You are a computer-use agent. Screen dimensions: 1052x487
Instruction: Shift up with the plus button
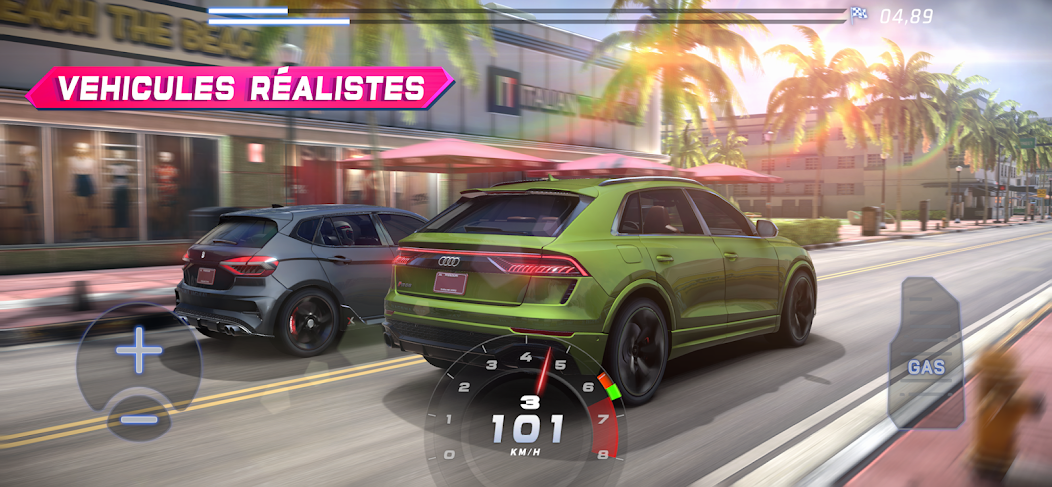coord(138,351)
